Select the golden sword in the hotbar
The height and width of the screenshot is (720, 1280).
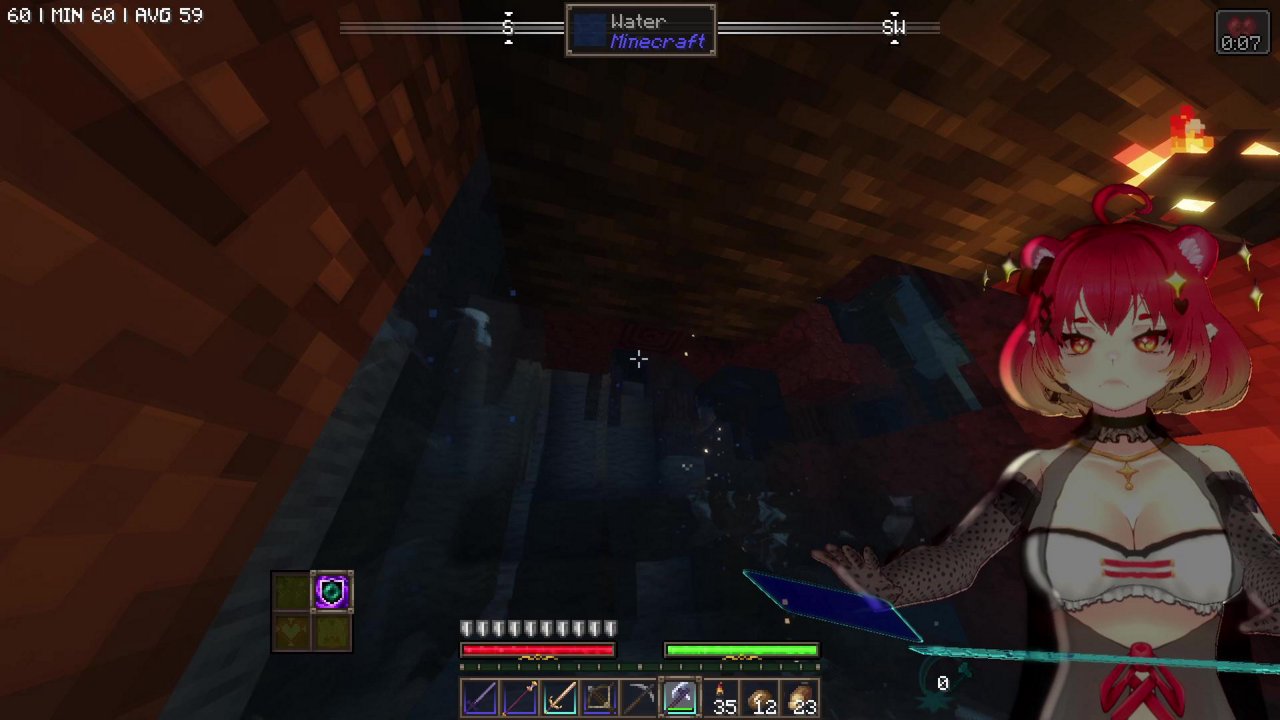click(x=560, y=698)
